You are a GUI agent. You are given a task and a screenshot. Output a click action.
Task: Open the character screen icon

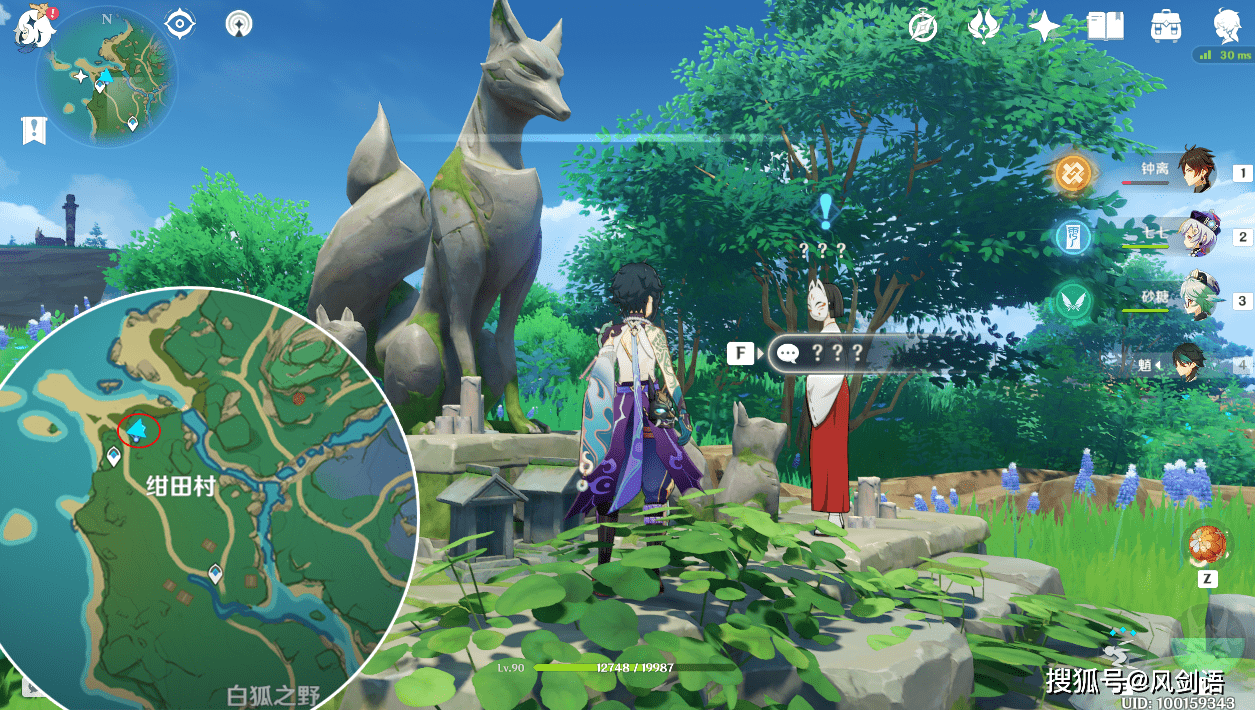point(1228,27)
